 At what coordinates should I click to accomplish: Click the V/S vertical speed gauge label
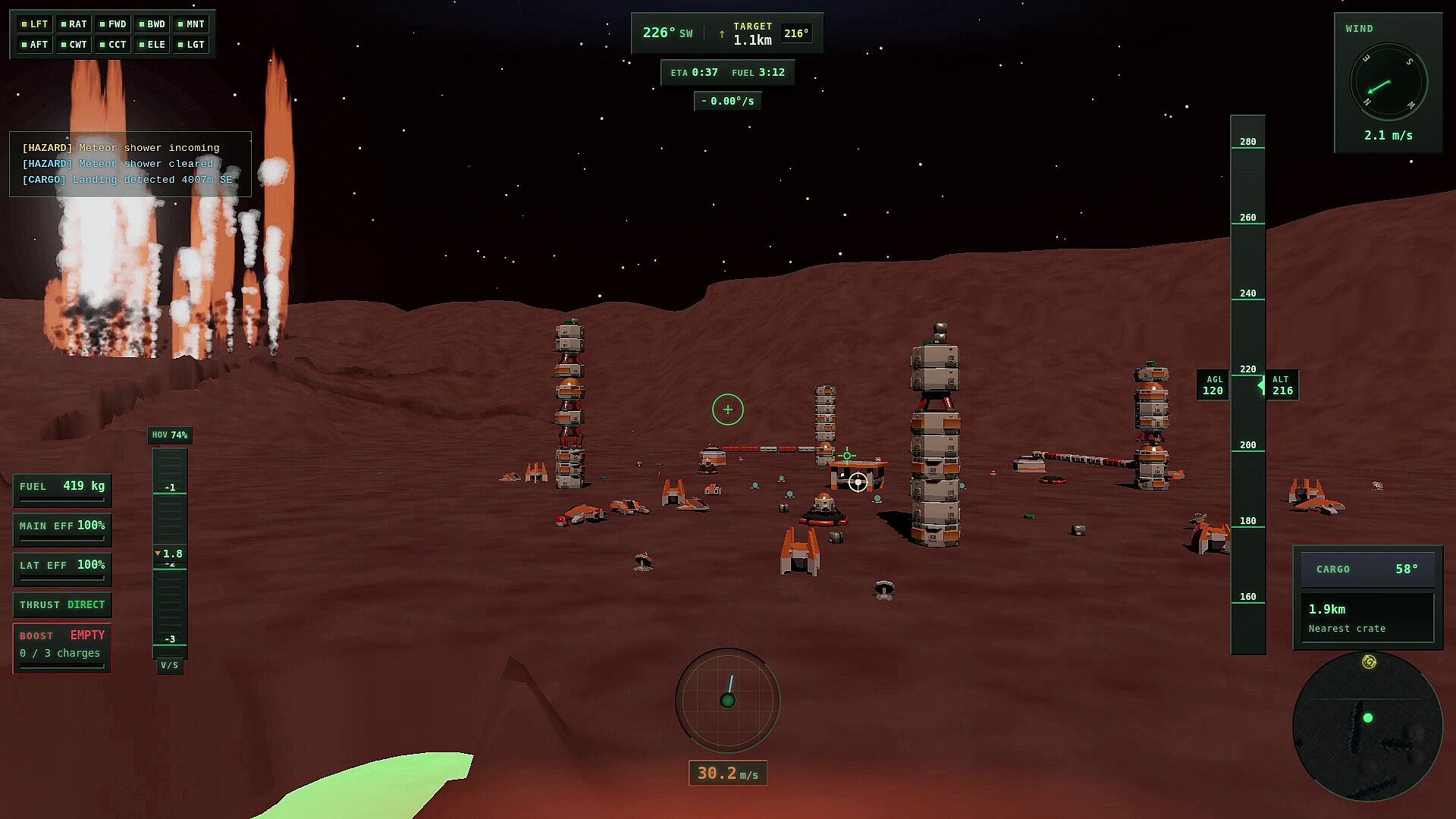169,666
